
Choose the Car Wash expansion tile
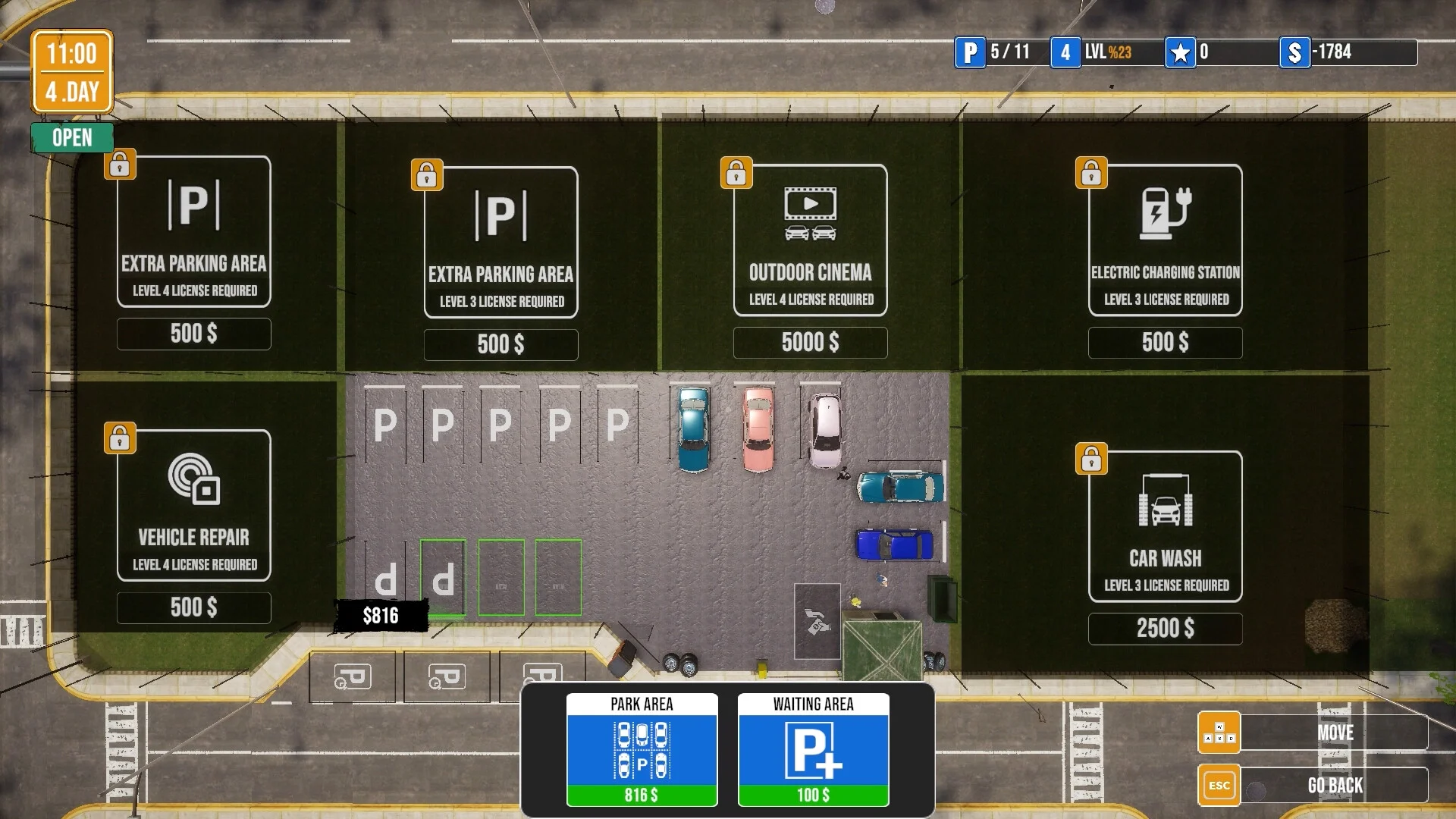tap(1165, 526)
